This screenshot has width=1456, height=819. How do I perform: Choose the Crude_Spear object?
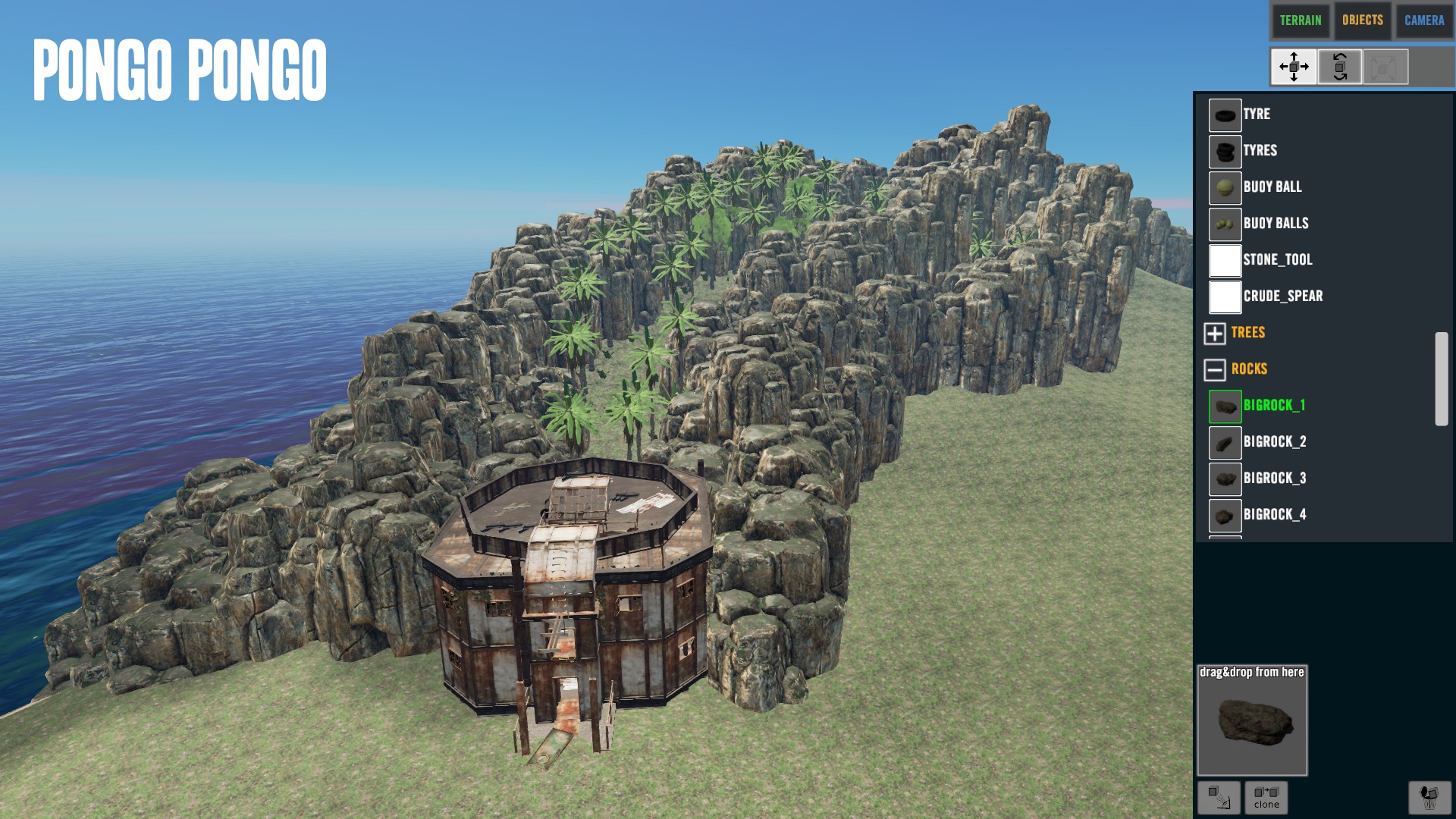coord(1282,297)
